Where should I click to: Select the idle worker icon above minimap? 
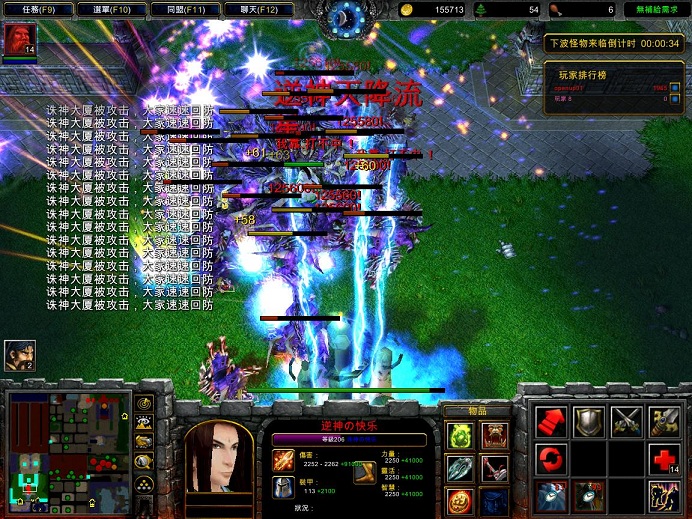click(x=19, y=355)
